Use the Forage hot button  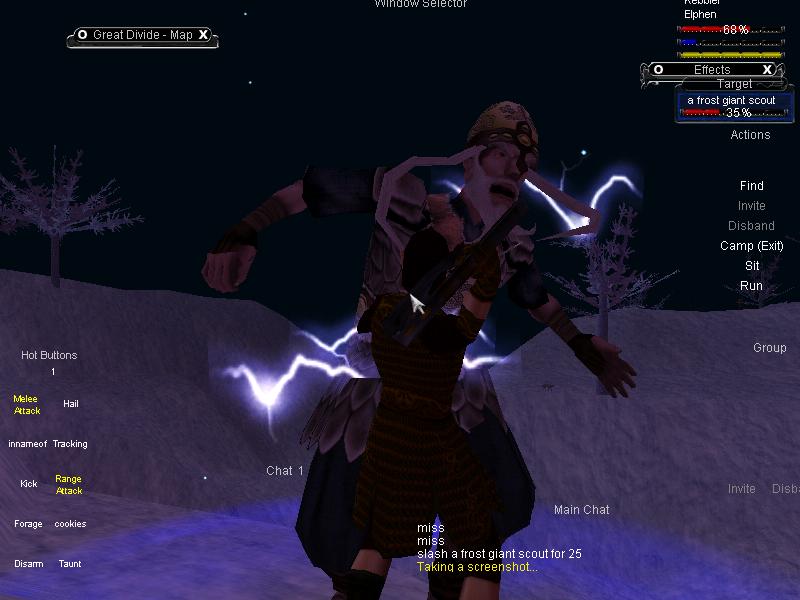click(x=28, y=524)
